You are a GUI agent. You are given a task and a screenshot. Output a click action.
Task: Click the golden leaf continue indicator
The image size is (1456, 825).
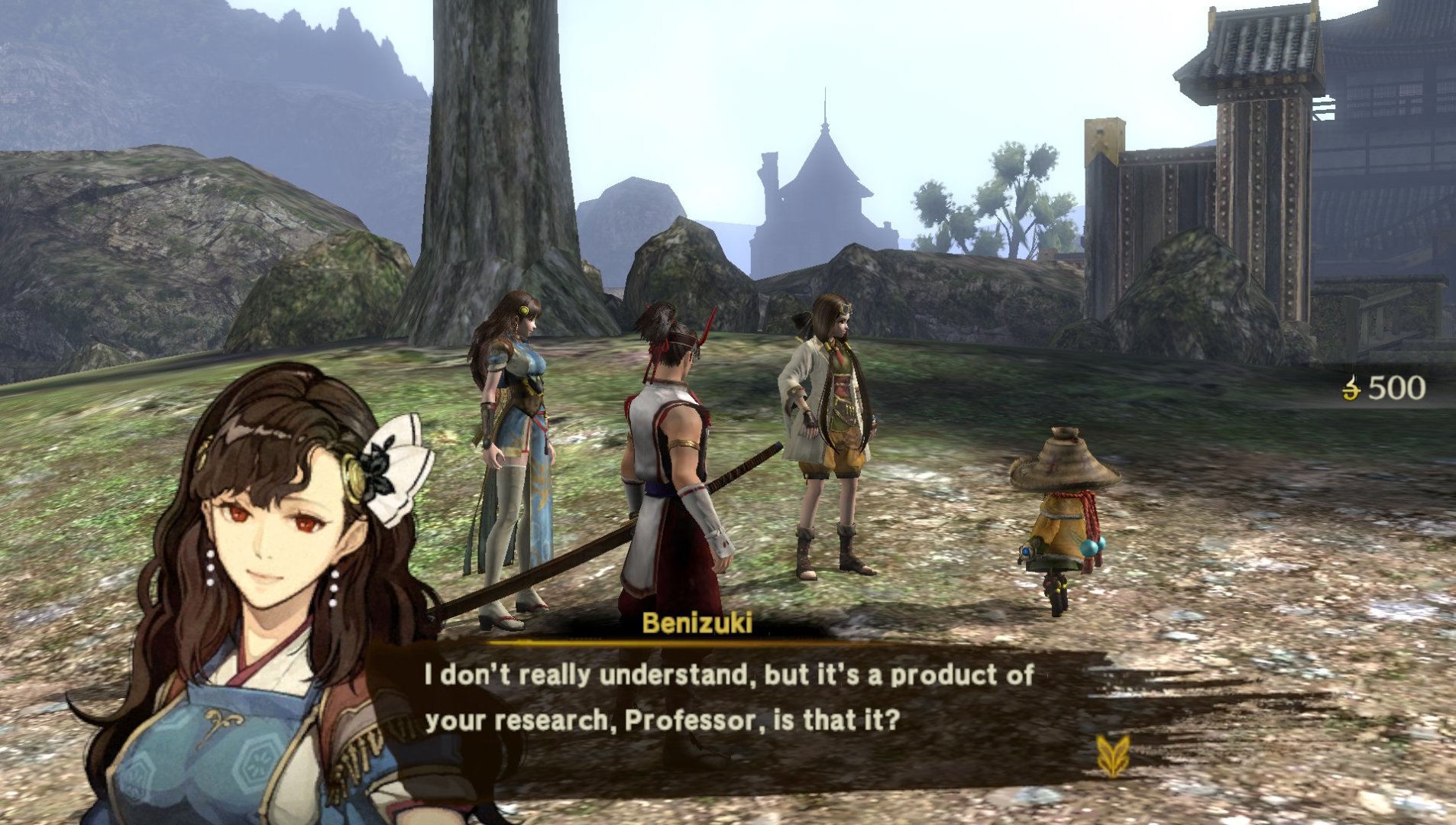1111,755
